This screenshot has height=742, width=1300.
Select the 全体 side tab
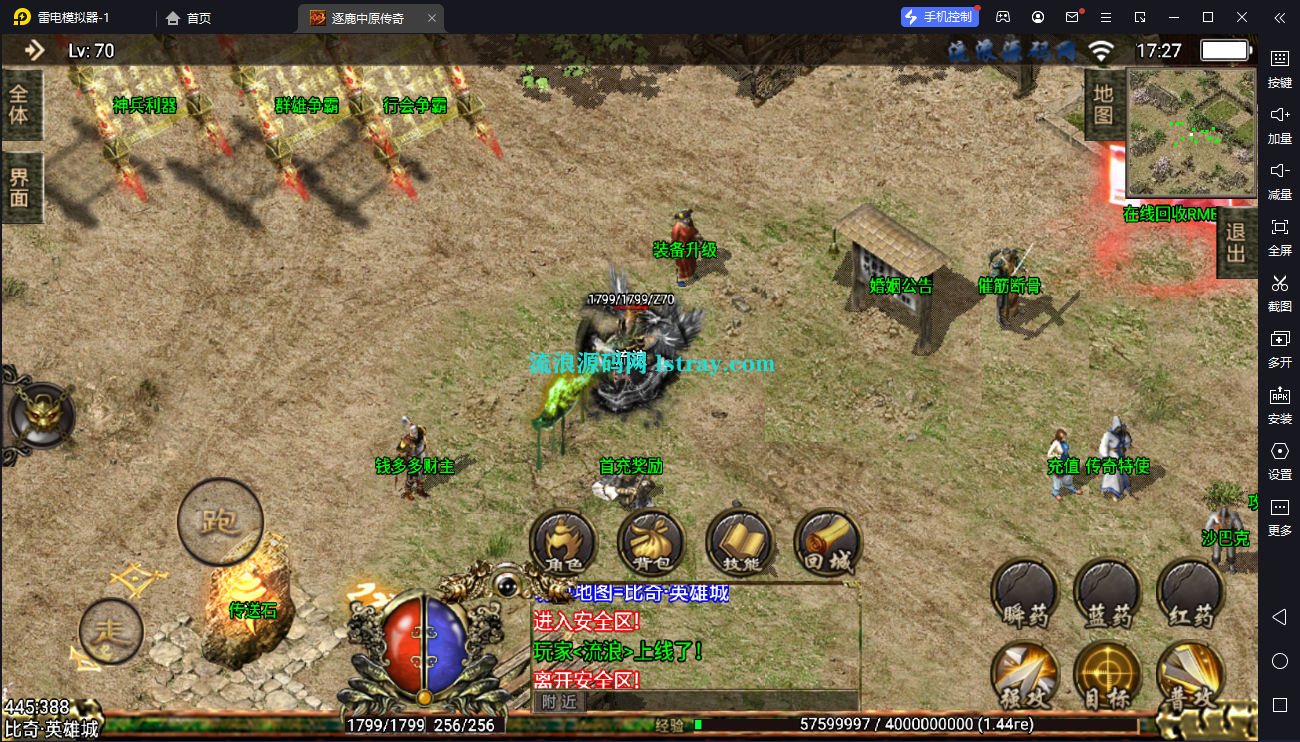point(21,106)
